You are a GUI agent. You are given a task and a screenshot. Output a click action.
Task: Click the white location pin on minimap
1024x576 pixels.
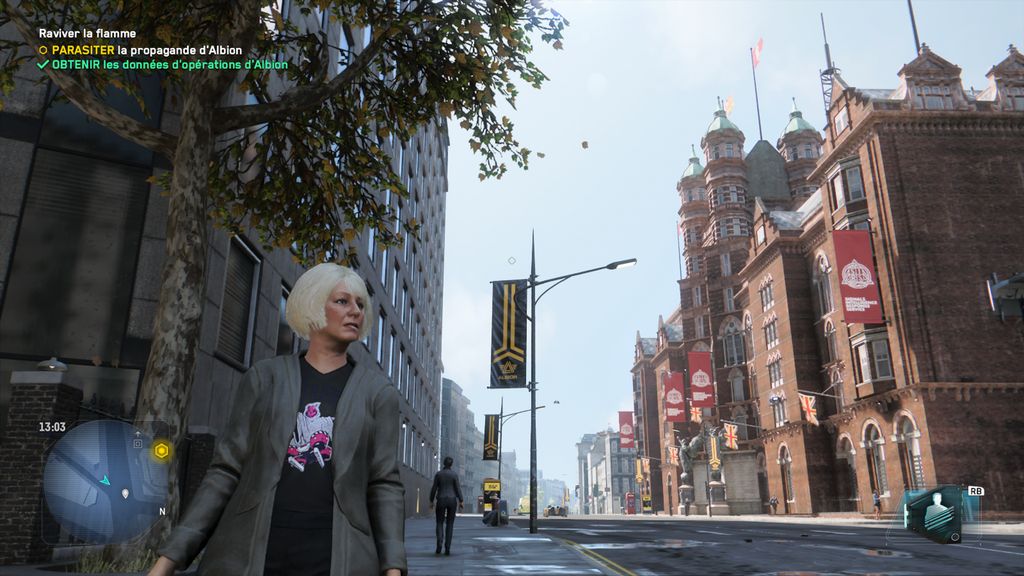pyautogui.click(x=126, y=493)
